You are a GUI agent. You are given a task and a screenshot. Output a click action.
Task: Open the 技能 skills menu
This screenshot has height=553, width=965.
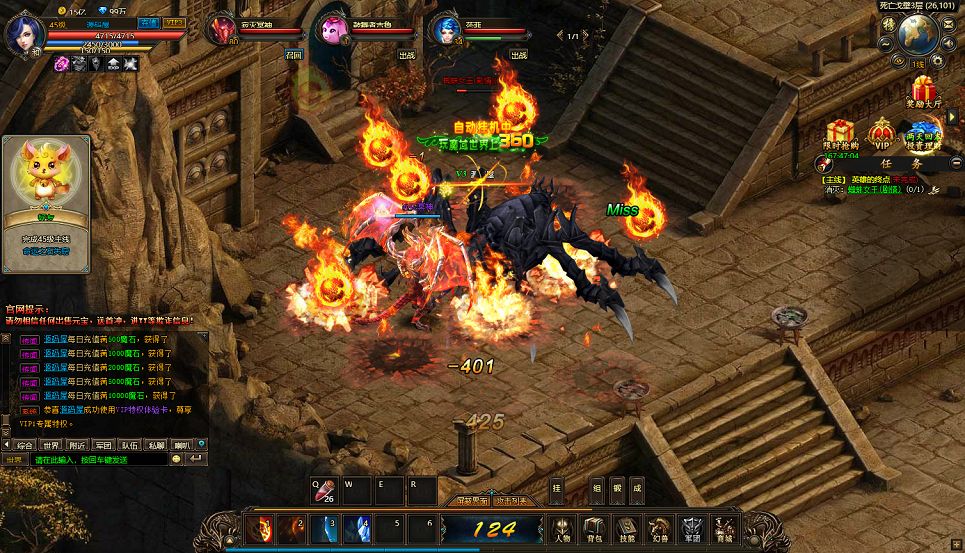[627, 528]
